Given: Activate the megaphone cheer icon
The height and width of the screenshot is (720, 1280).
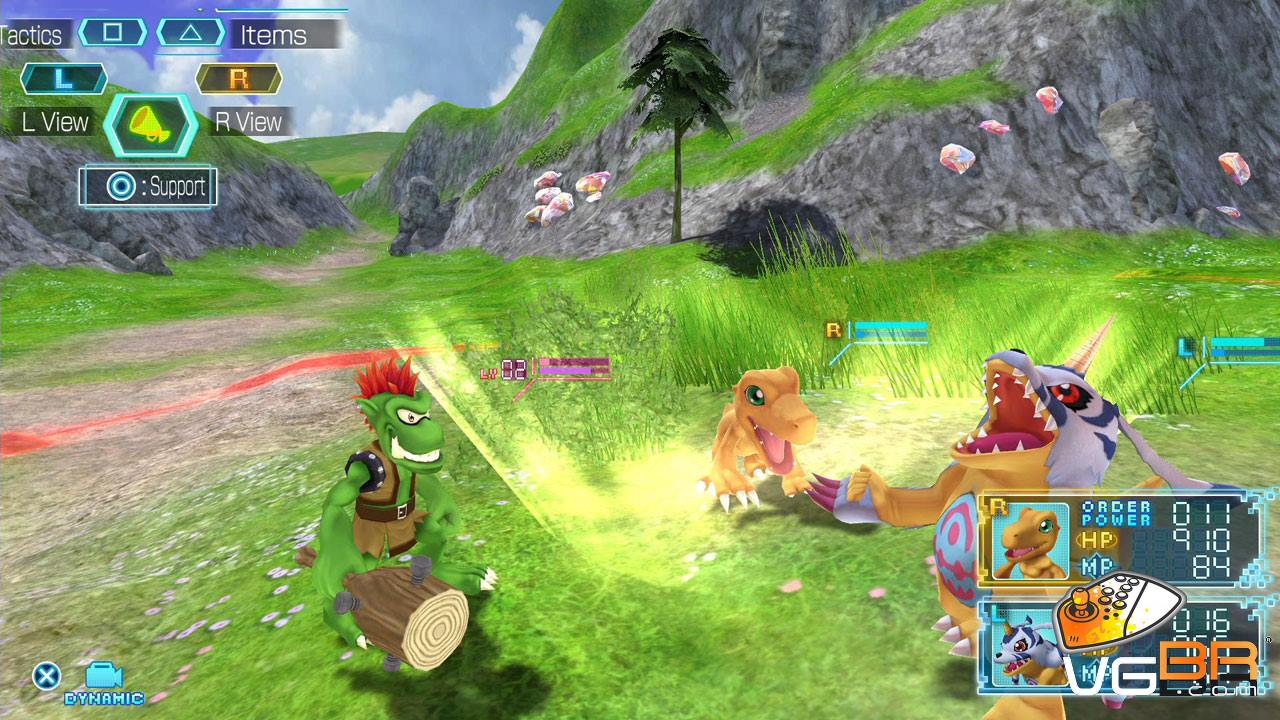Looking at the screenshot, I should (x=150, y=125).
